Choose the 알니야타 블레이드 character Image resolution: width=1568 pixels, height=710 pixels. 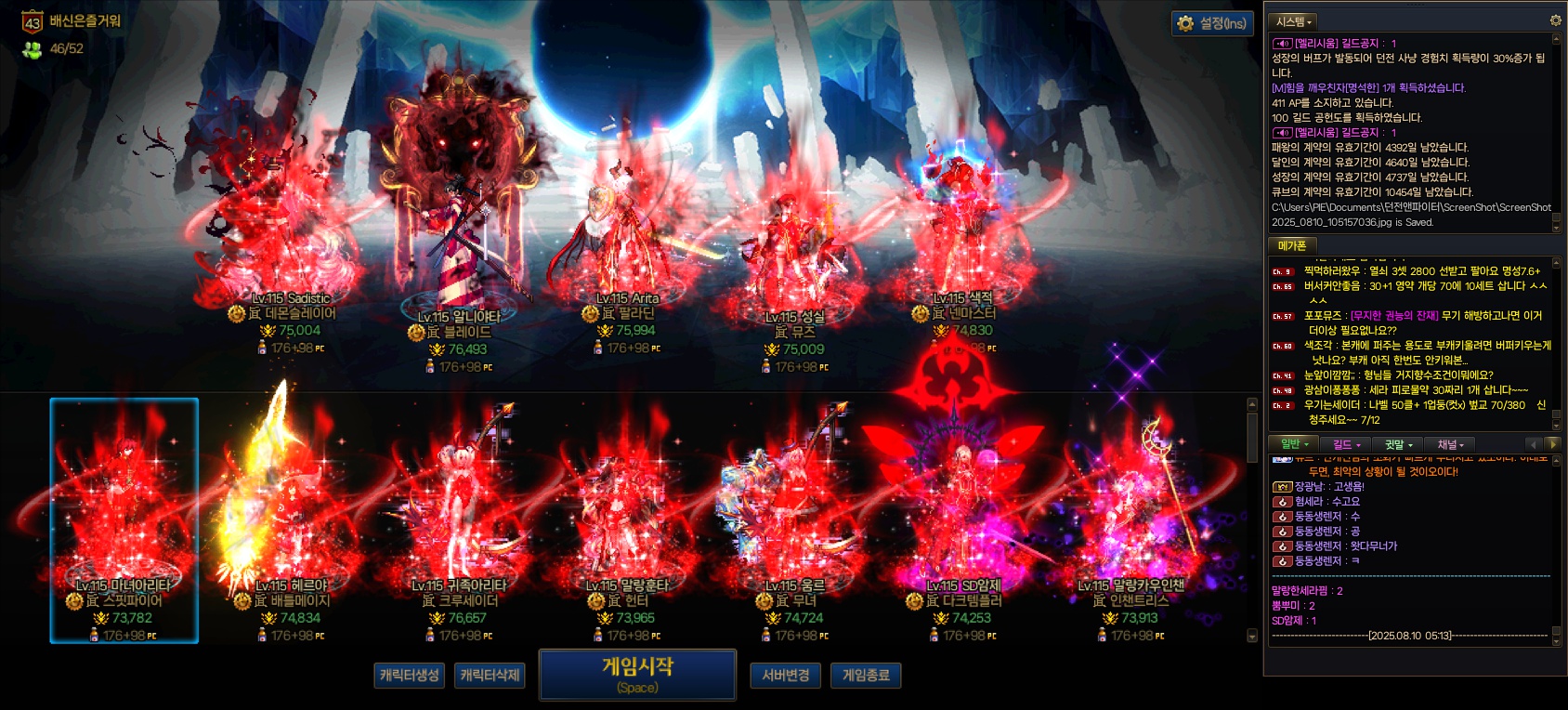point(459,251)
